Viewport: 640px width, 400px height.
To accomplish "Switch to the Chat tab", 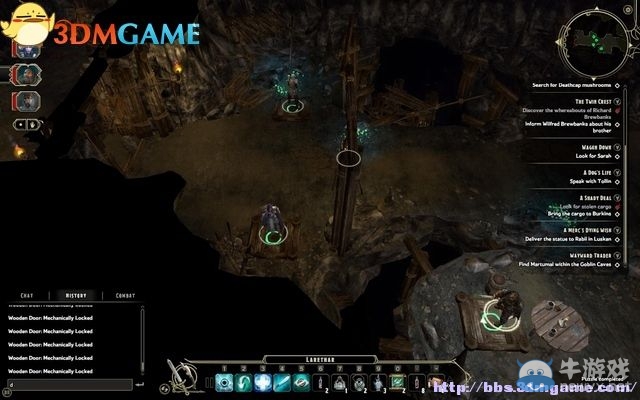I will coord(28,295).
